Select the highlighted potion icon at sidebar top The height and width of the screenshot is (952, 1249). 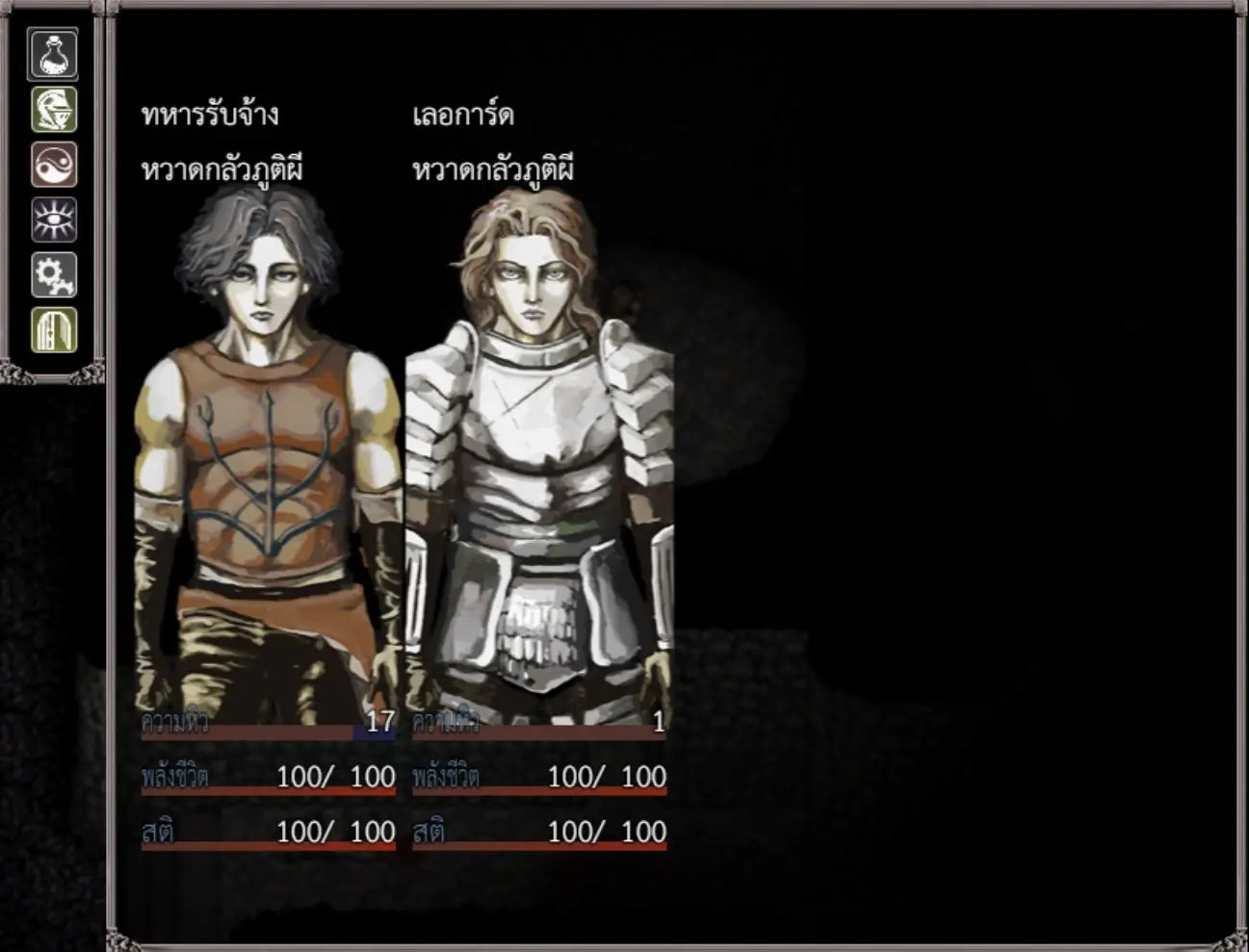click(52, 53)
